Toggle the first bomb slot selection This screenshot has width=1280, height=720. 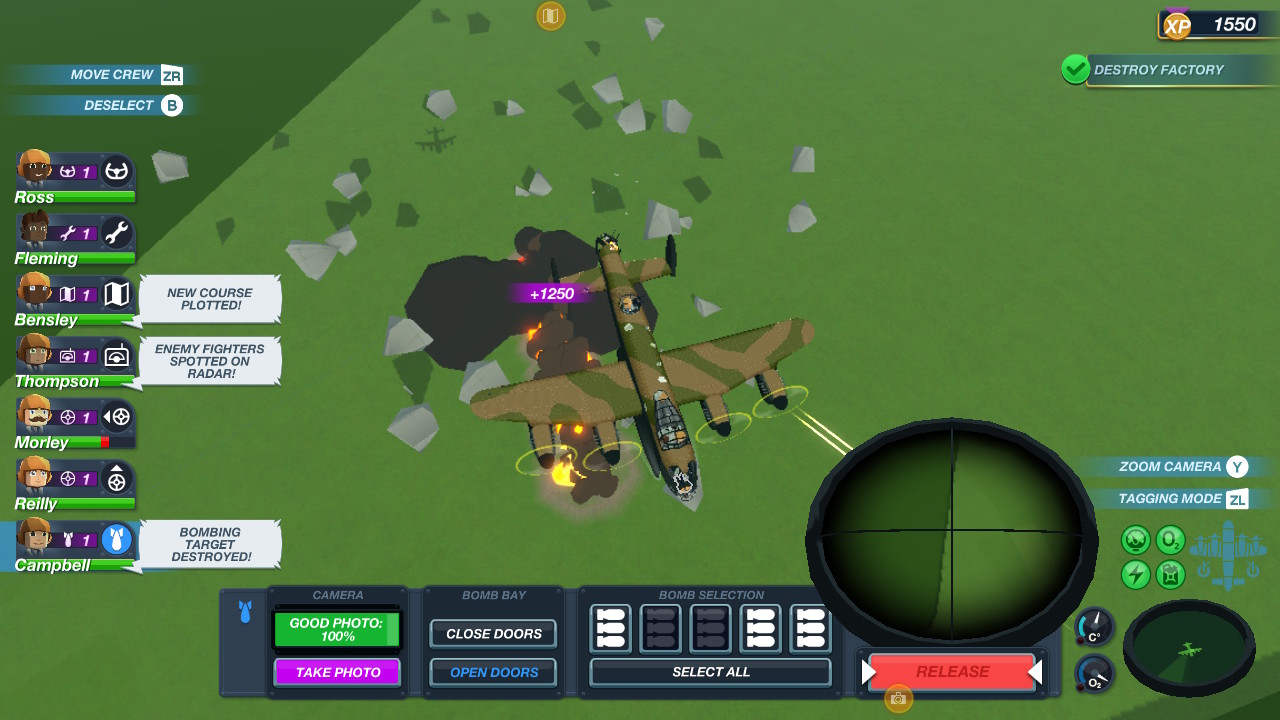click(610, 628)
